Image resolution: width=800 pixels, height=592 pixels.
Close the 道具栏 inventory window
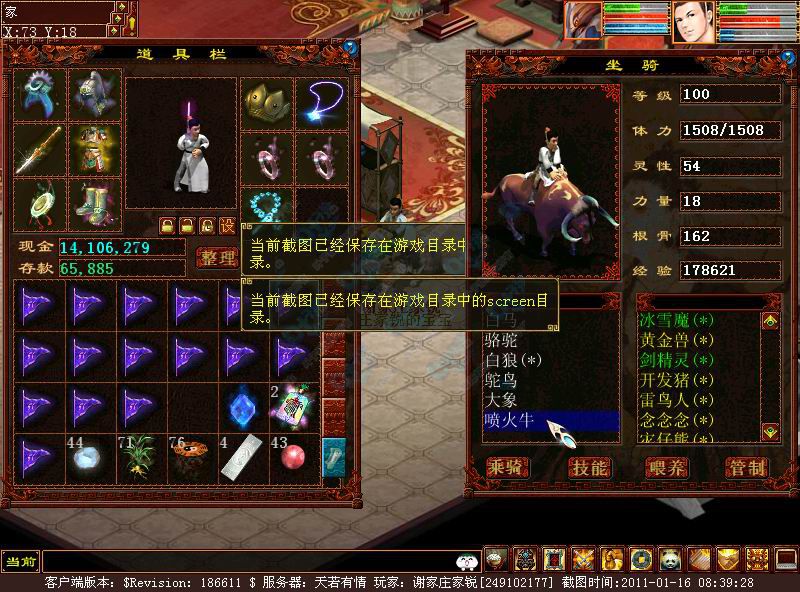point(350,46)
